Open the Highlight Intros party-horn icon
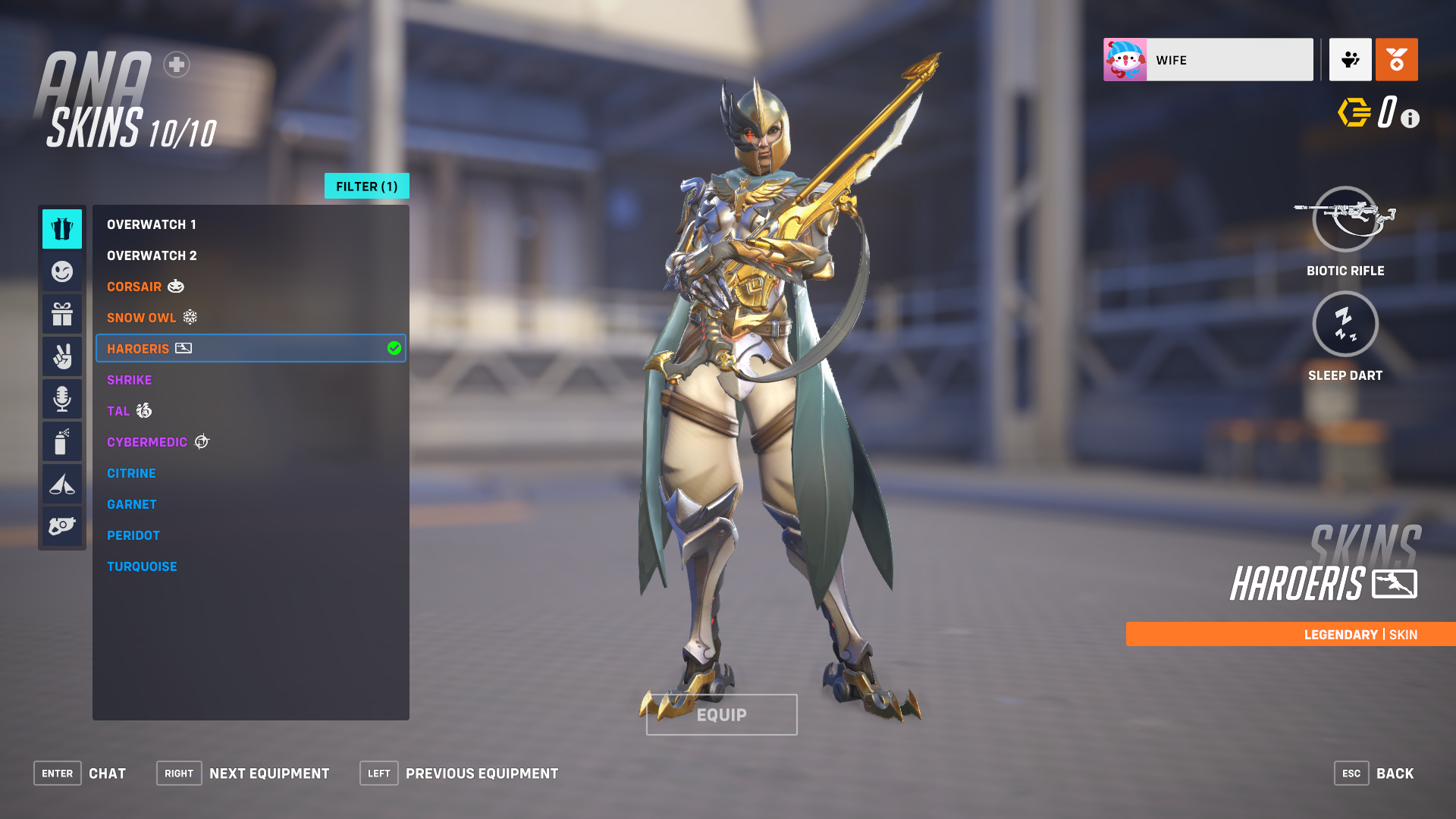This screenshot has height=819, width=1456. pyautogui.click(x=62, y=483)
